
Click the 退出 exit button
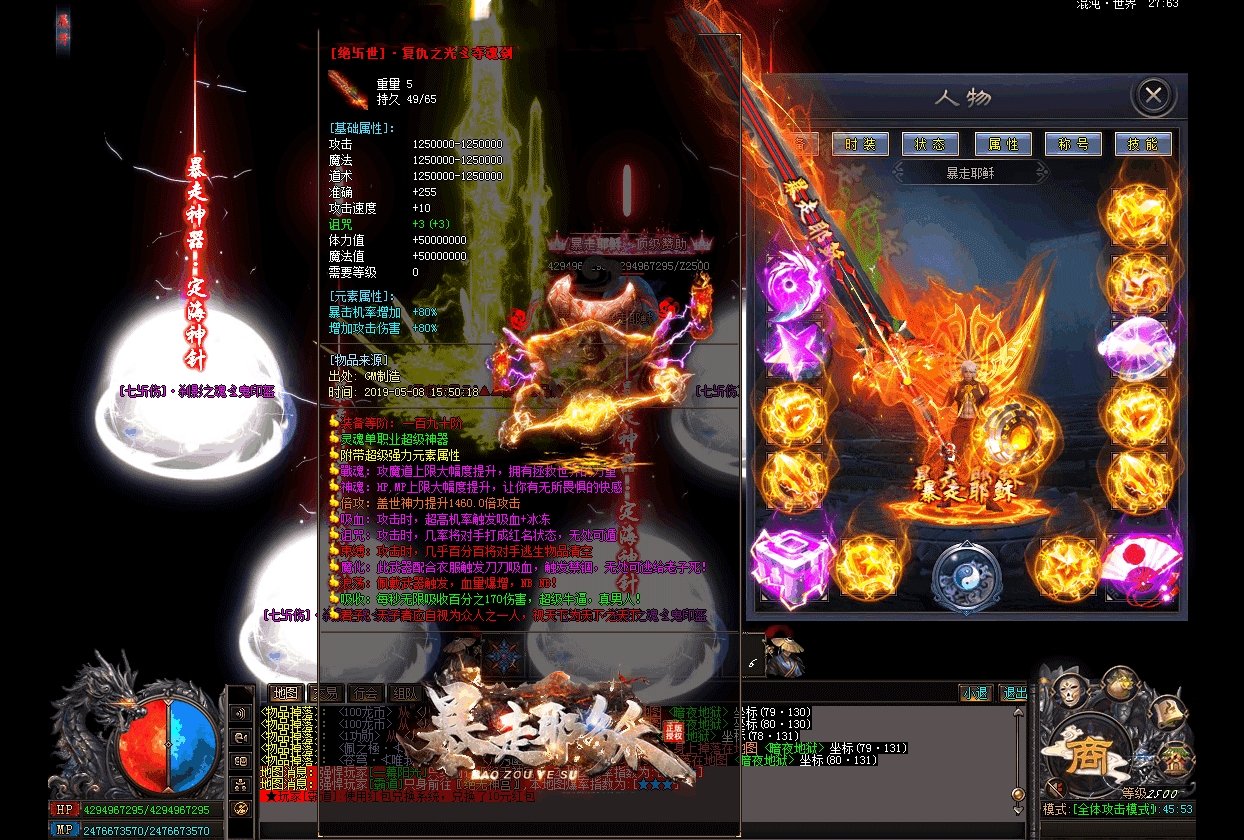tap(1013, 692)
